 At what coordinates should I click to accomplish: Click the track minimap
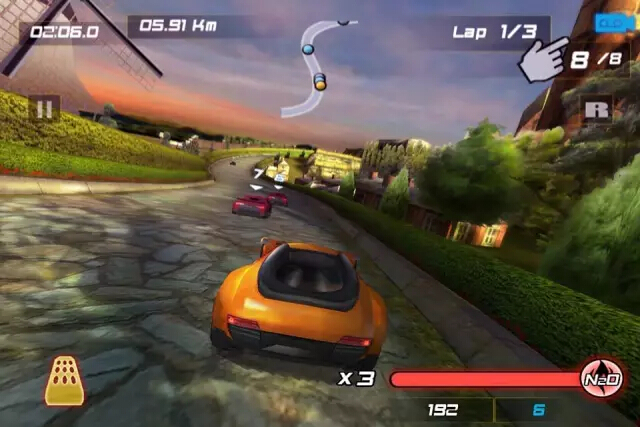[318, 66]
